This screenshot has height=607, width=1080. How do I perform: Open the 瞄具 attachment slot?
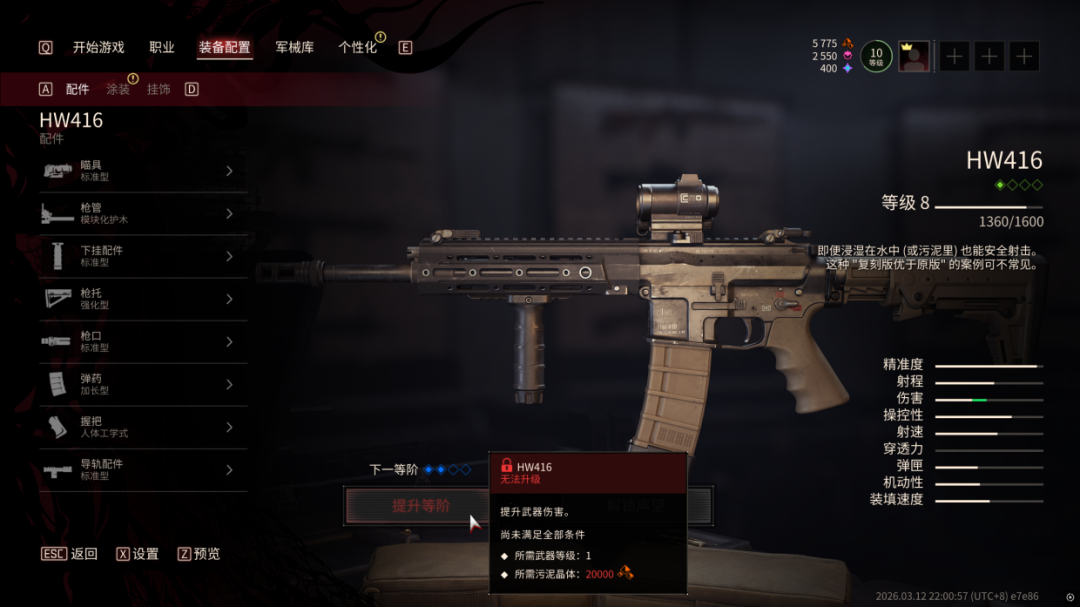coord(143,171)
